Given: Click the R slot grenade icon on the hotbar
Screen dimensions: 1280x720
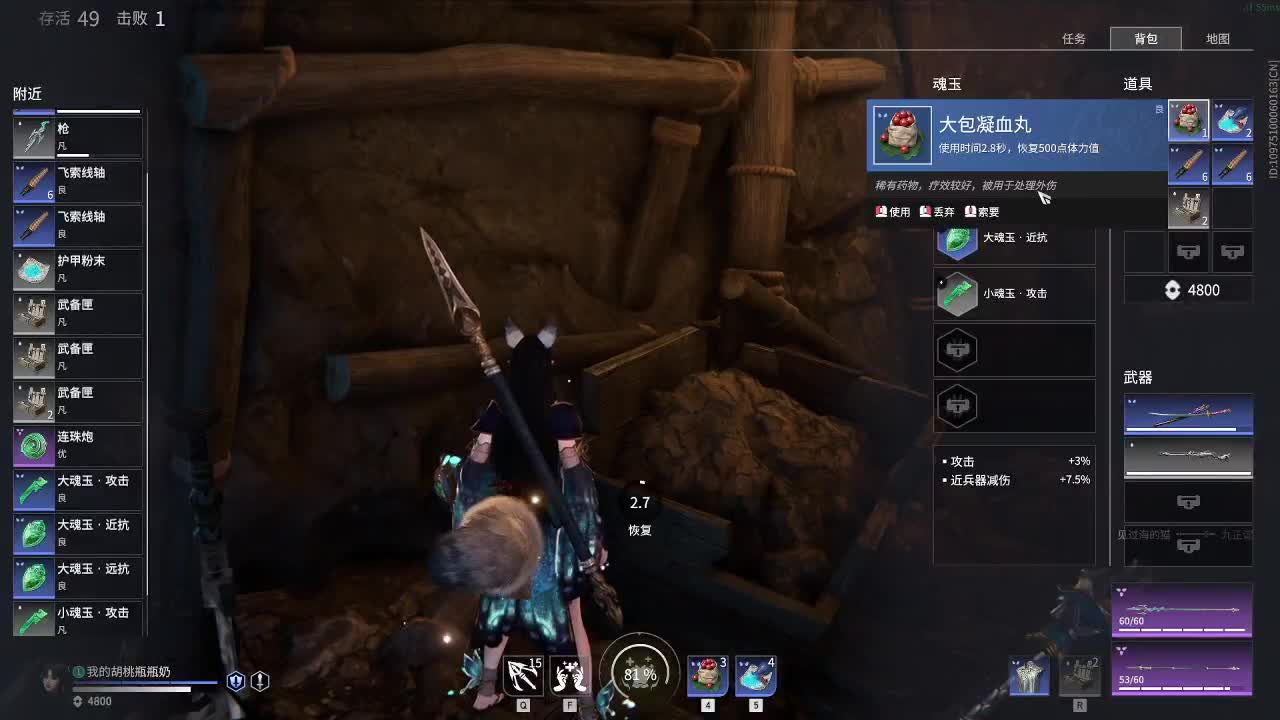Looking at the screenshot, I should [x=1081, y=675].
